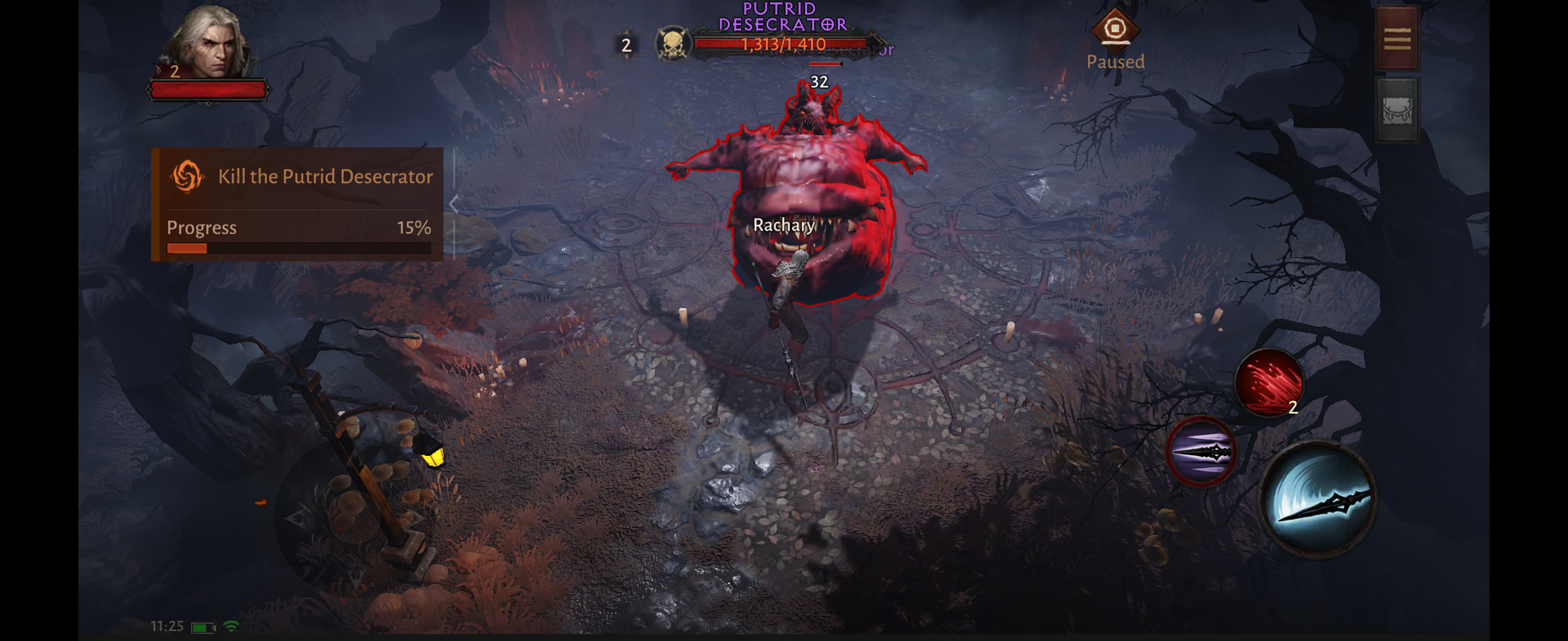1568x641 pixels.
Task: Tap the Paused auto-play icon
Action: (x=1114, y=29)
